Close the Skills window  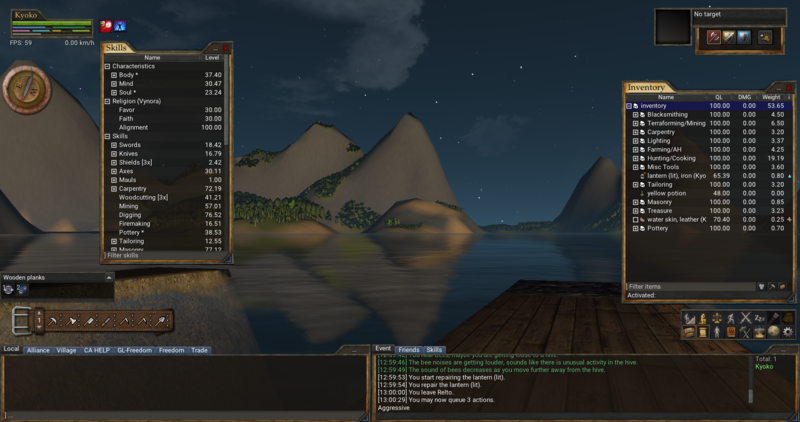pyautogui.click(x=226, y=48)
